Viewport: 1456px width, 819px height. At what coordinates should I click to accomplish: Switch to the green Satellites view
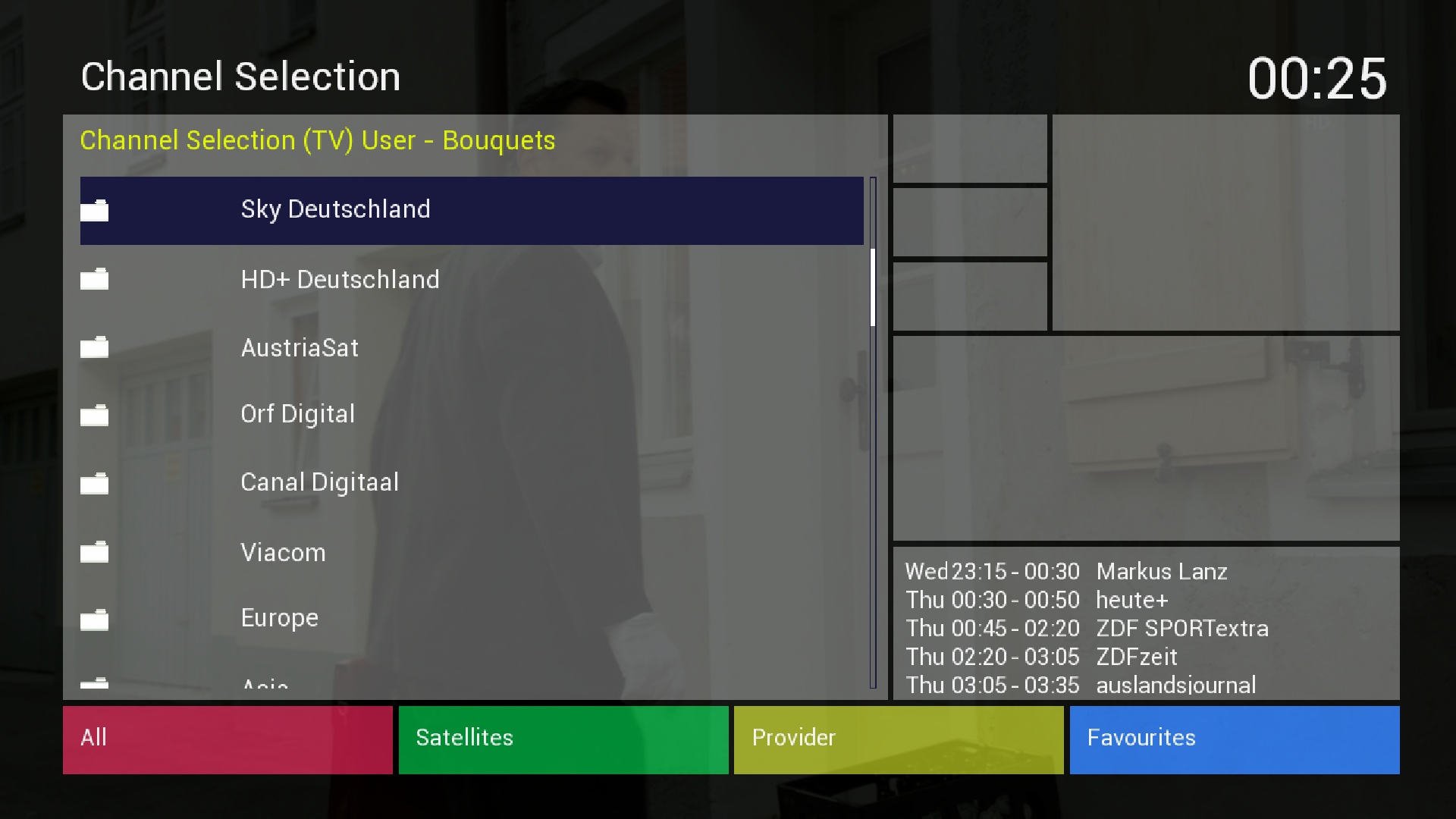point(563,739)
